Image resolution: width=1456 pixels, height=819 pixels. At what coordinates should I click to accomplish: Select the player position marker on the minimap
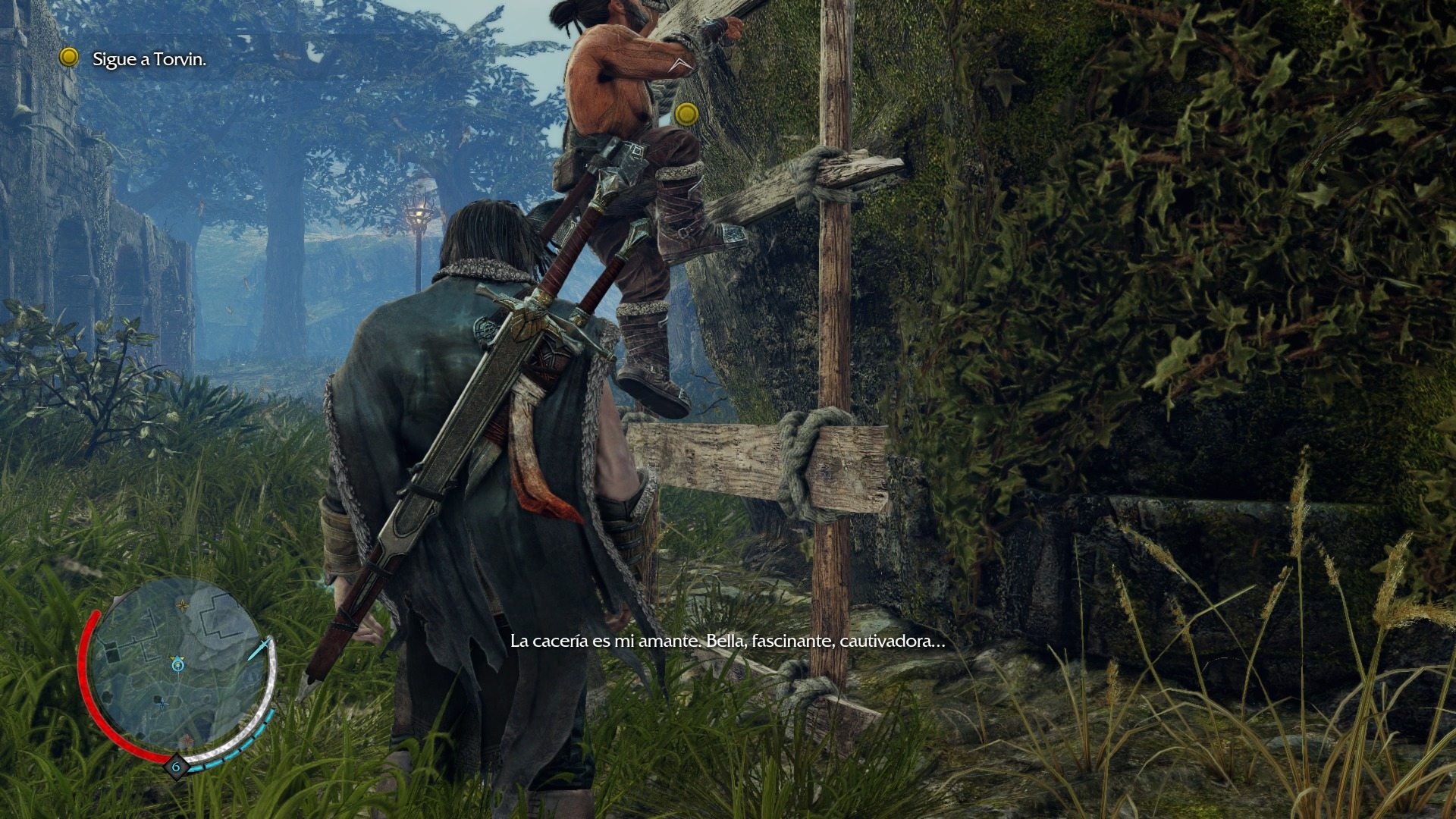(x=177, y=664)
